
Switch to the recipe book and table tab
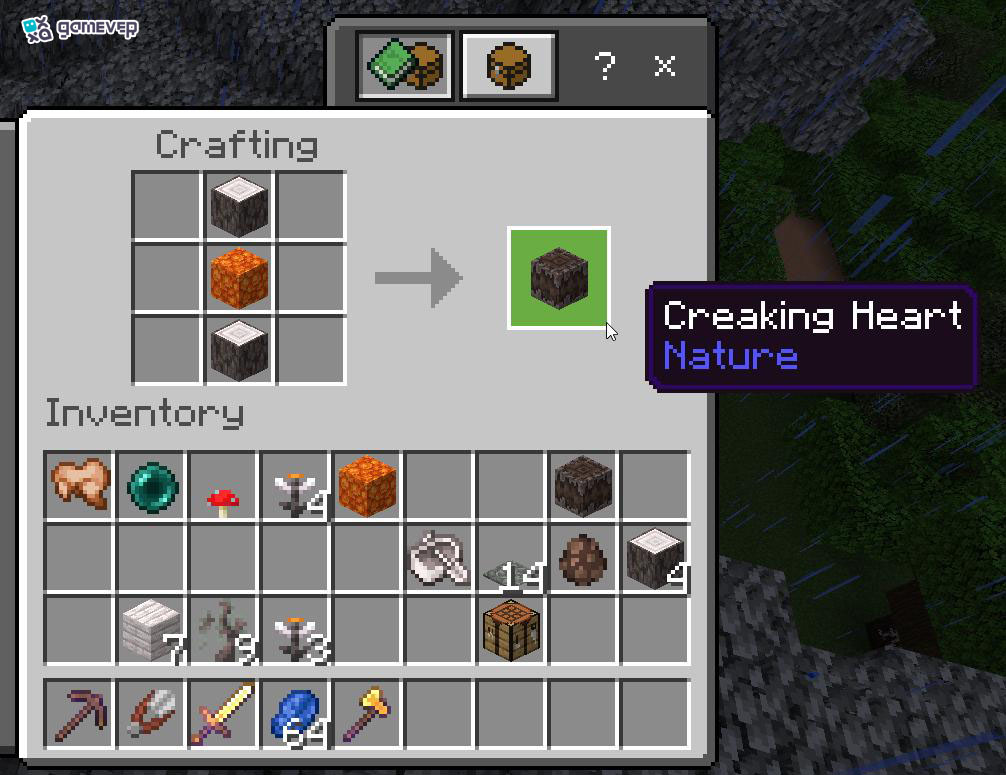point(405,66)
